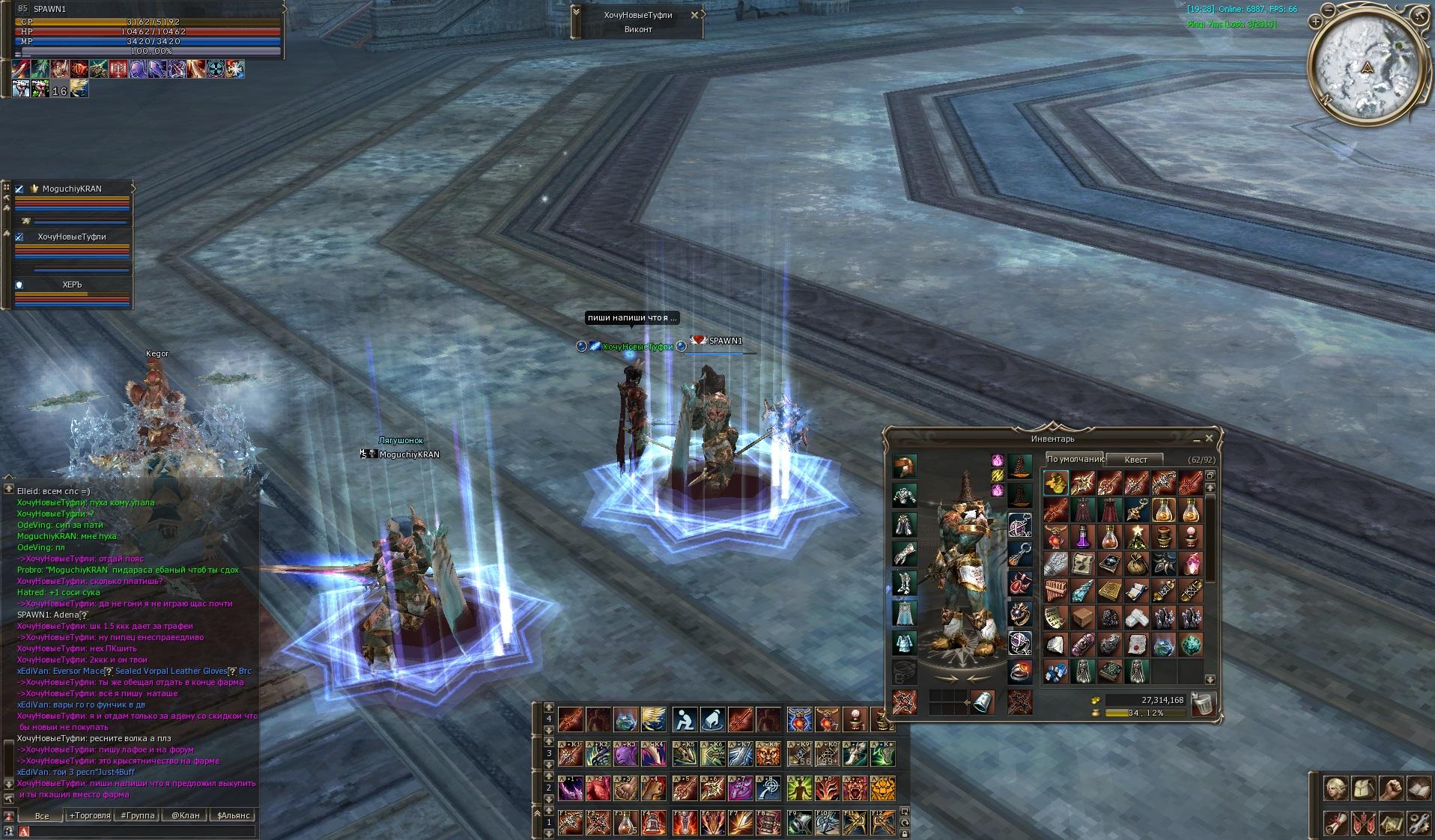Select party member MoguchiyKRAN
Viewport: 1435px width, 840px height.
(71, 189)
